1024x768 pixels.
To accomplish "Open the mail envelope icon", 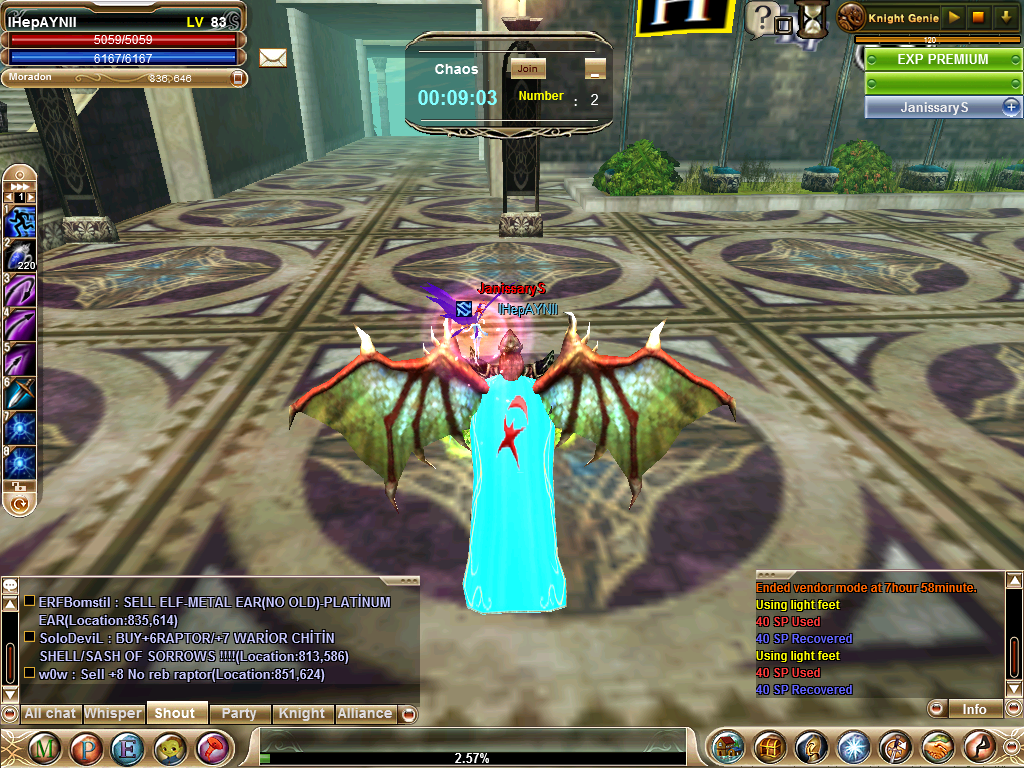I will [x=272, y=57].
